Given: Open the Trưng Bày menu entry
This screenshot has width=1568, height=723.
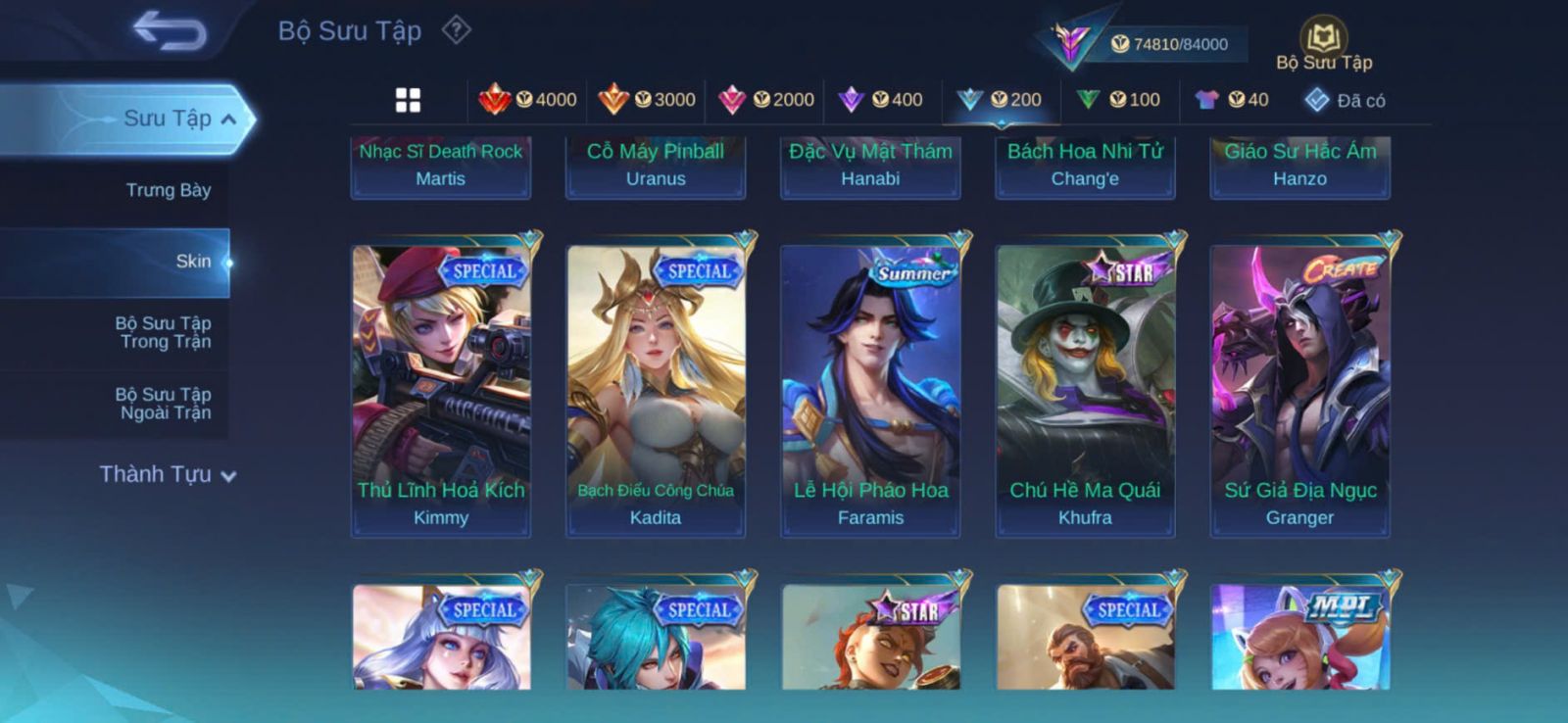Looking at the screenshot, I should tap(168, 190).
